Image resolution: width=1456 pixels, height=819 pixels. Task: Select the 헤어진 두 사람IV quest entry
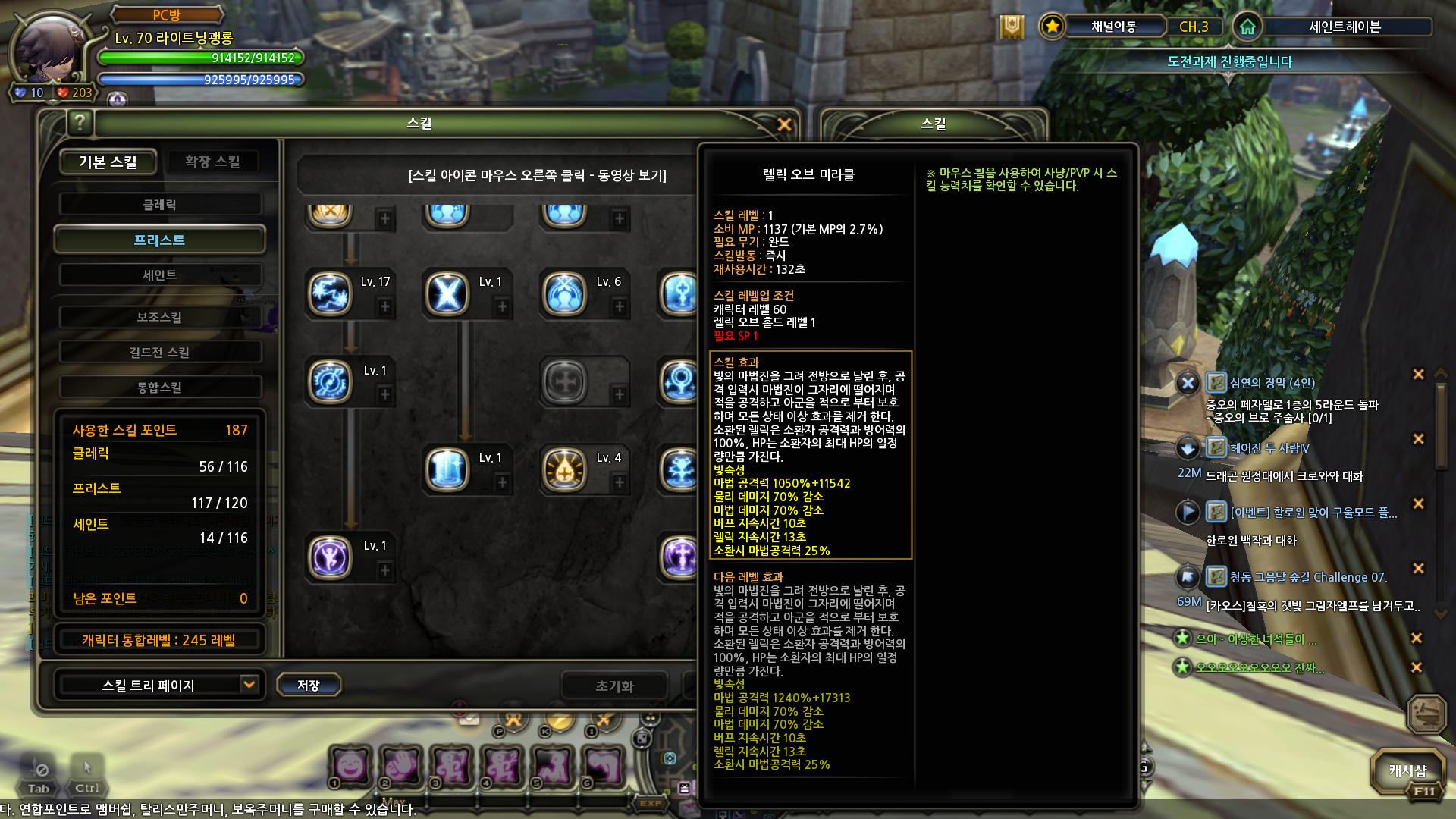1269,448
